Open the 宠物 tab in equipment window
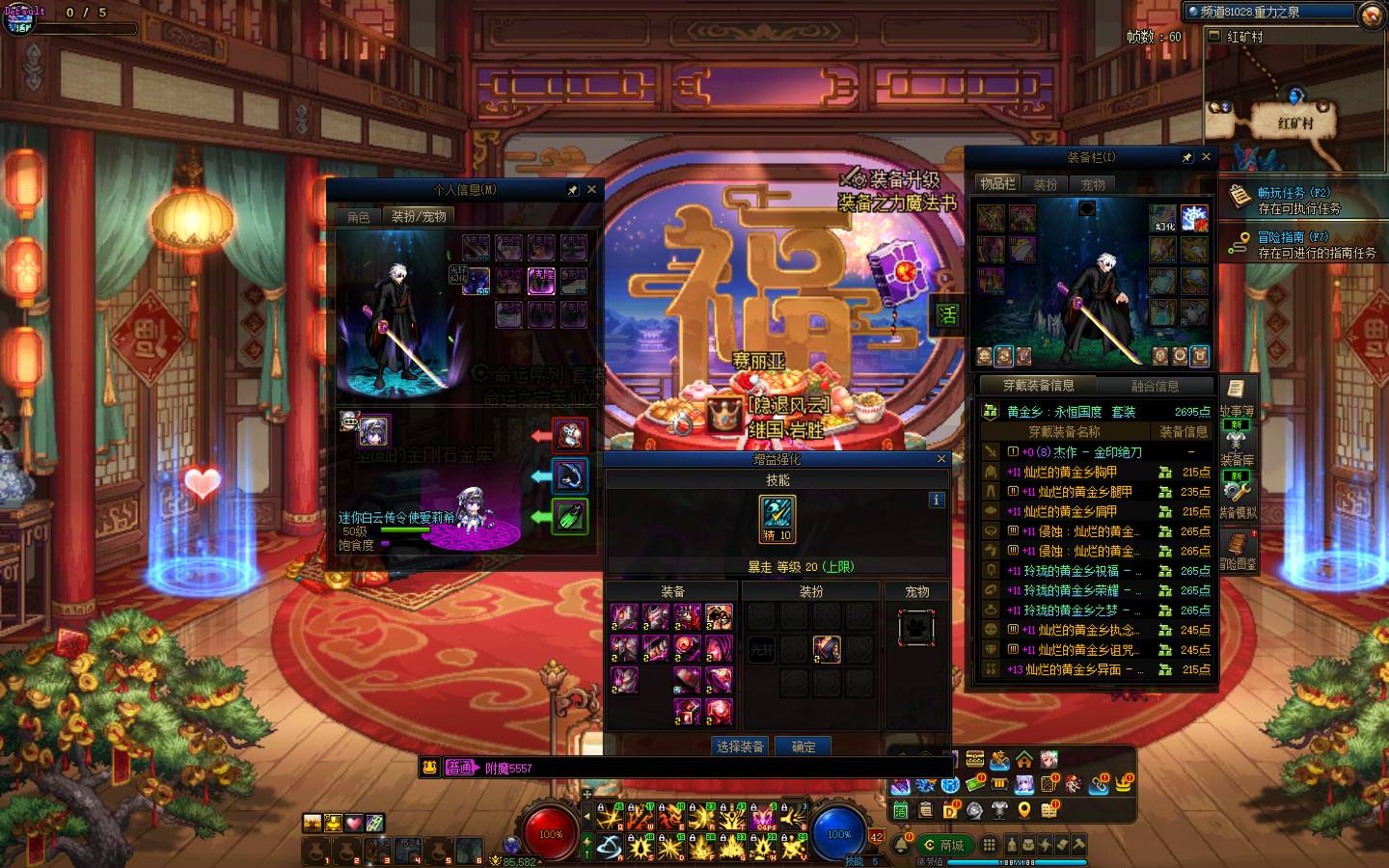The image size is (1389, 868). pyautogui.click(x=1093, y=184)
